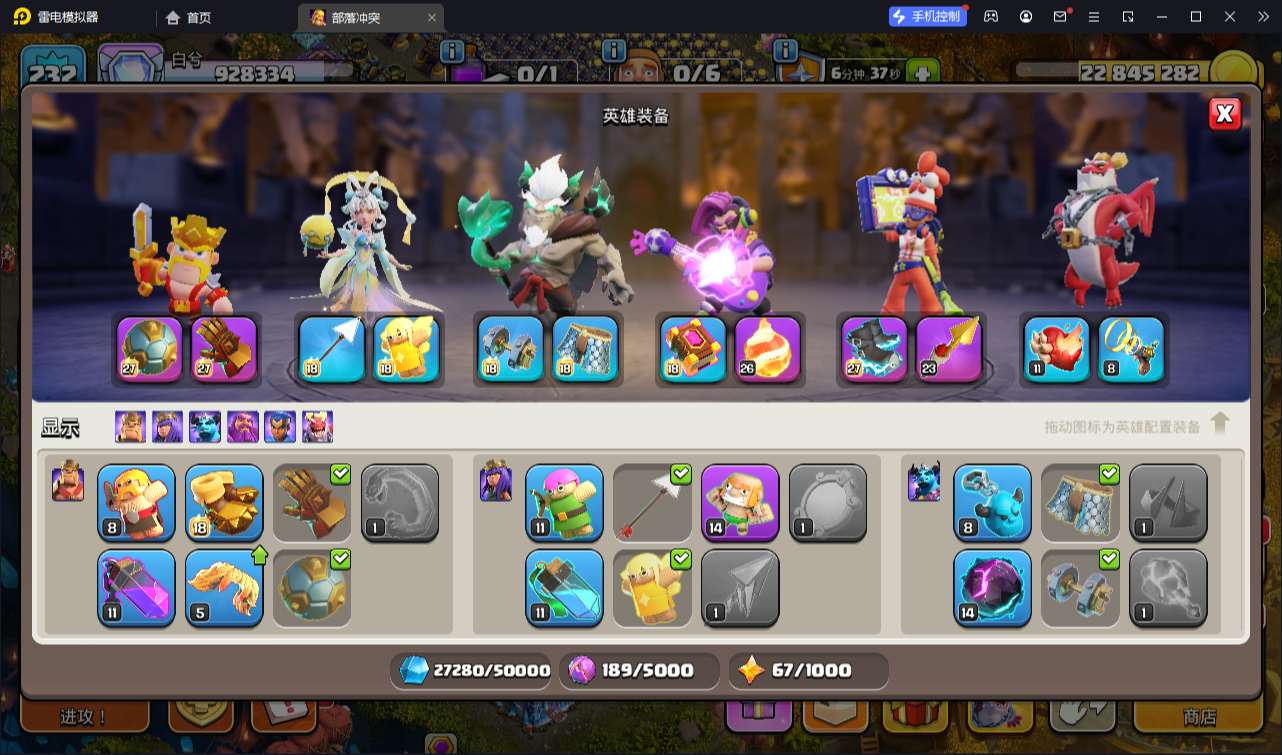
Task: Select the equipped dumbbell equipment slot
Action: tap(510, 349)
